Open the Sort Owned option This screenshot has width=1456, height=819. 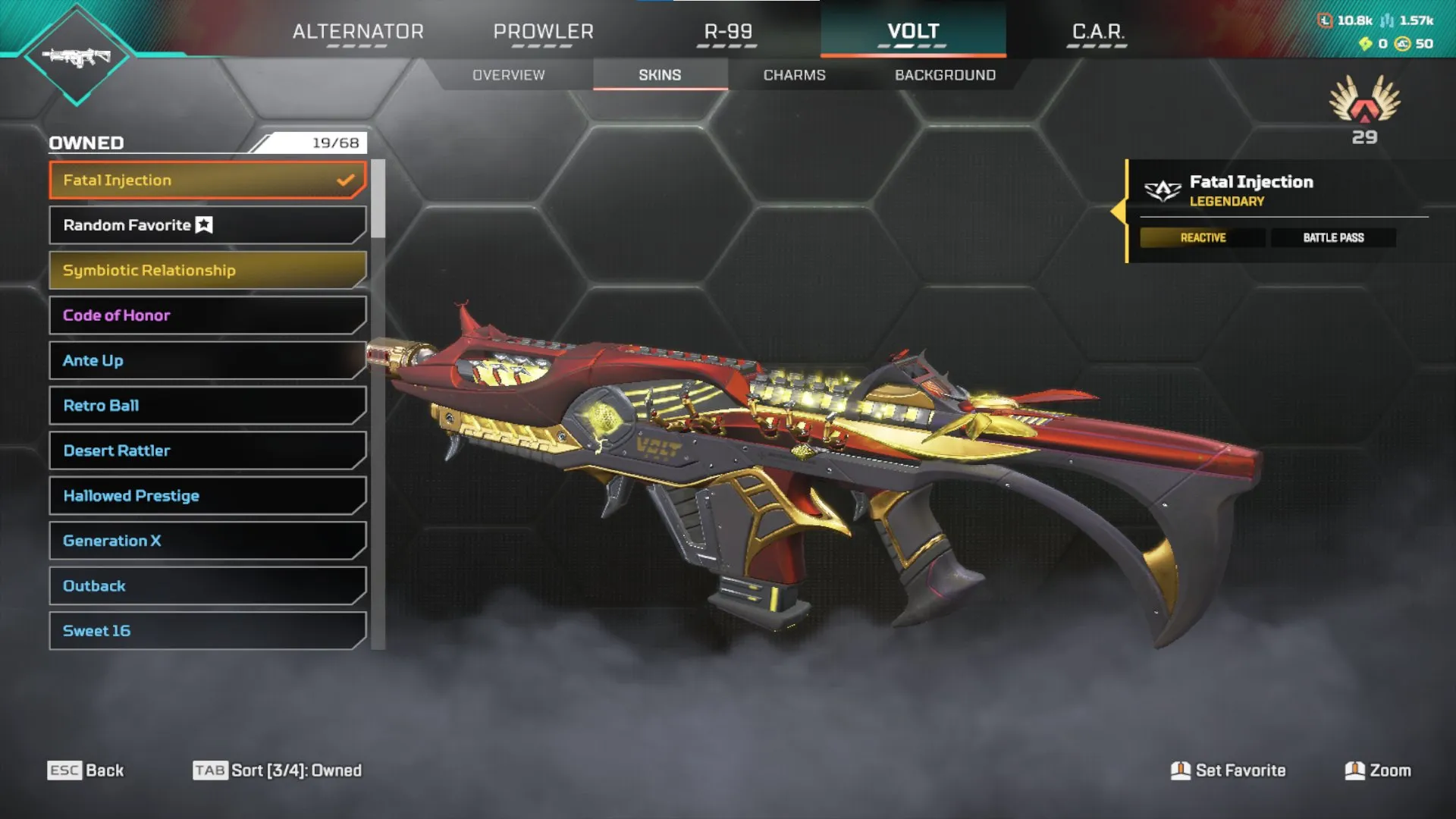click(x=278, y=770)
